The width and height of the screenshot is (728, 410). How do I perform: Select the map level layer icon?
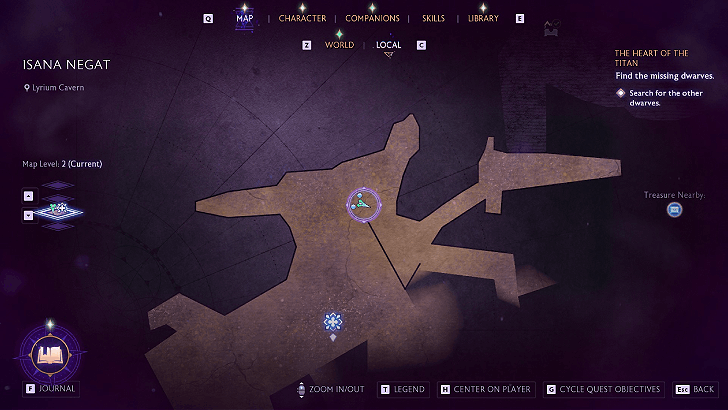[x=59, y=208]
